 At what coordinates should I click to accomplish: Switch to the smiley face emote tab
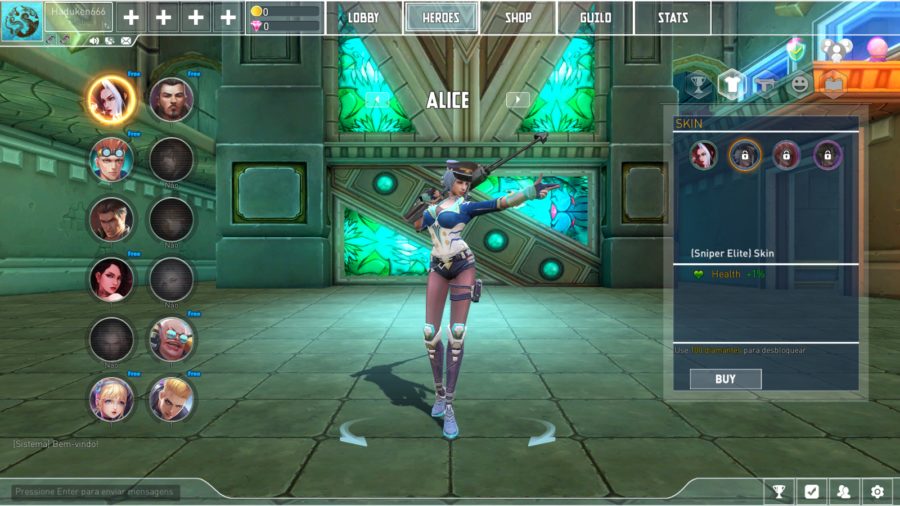pos(799,85)
